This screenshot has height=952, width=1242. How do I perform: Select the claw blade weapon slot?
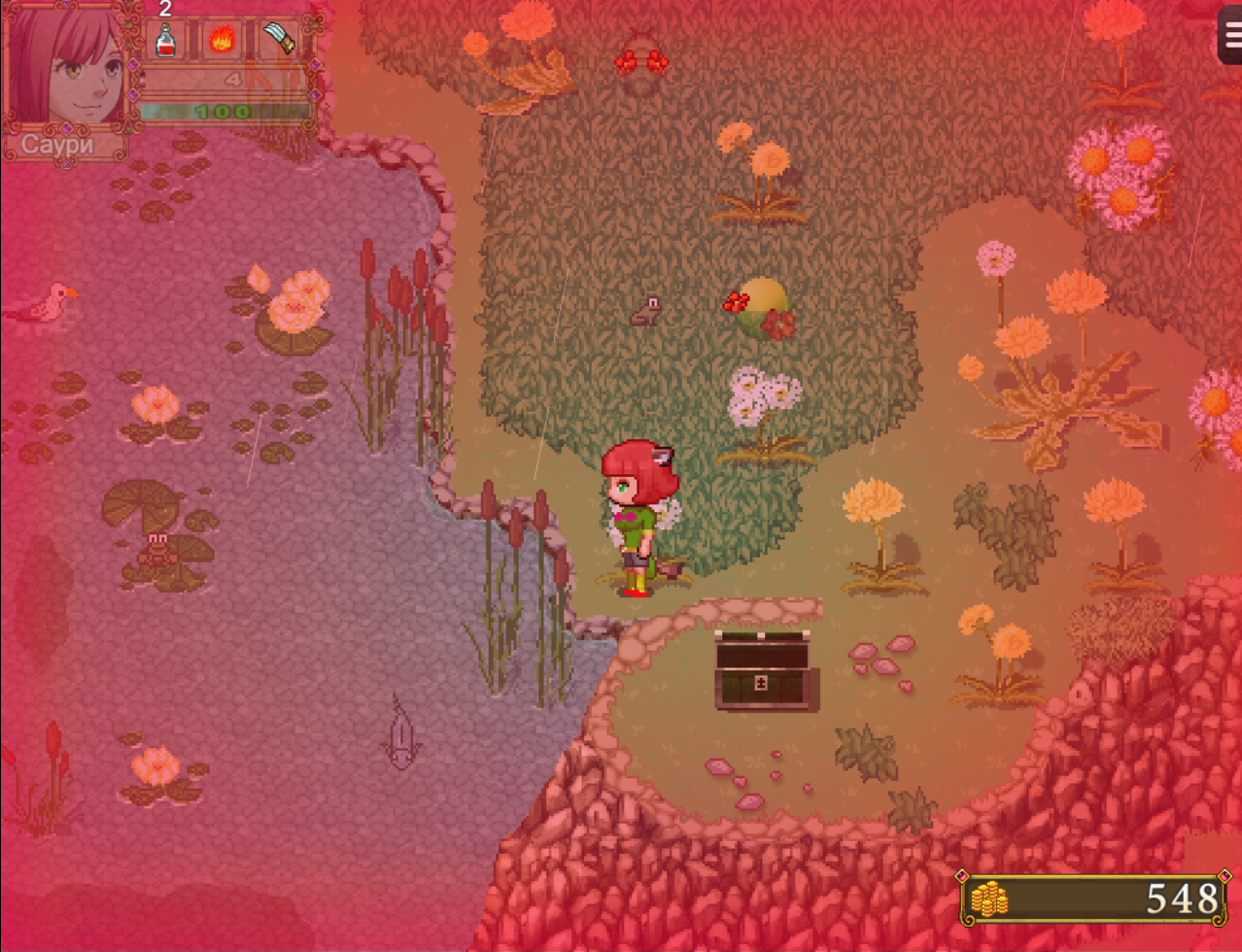click(x=279, y=42)
